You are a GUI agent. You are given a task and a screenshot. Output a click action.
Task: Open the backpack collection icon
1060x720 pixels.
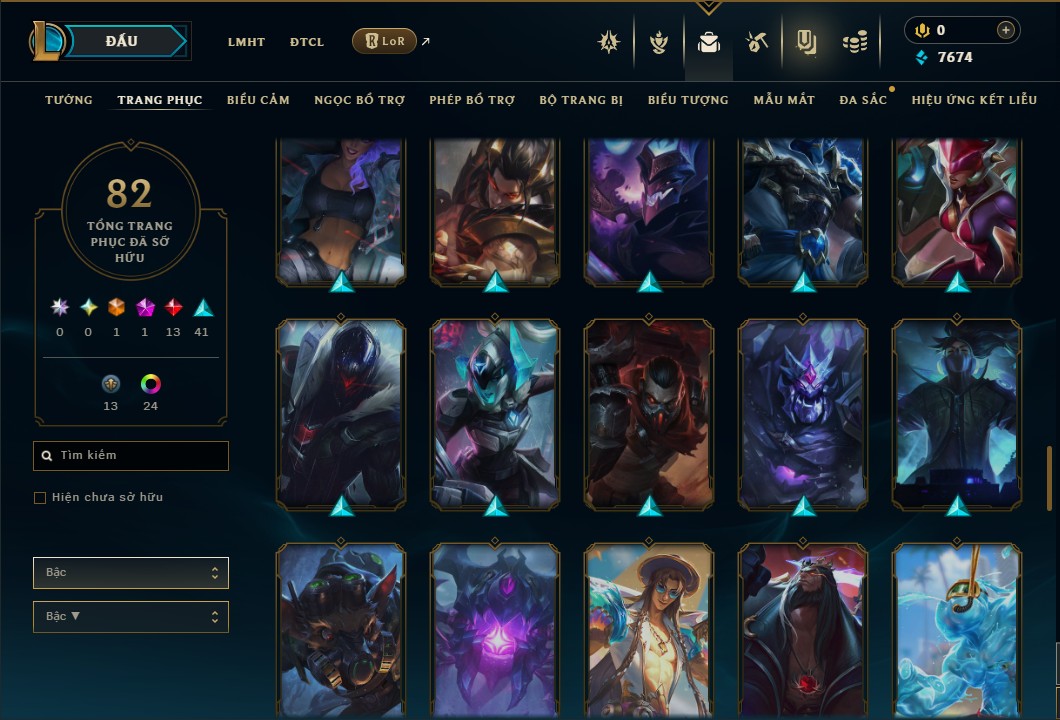[709, 43]
